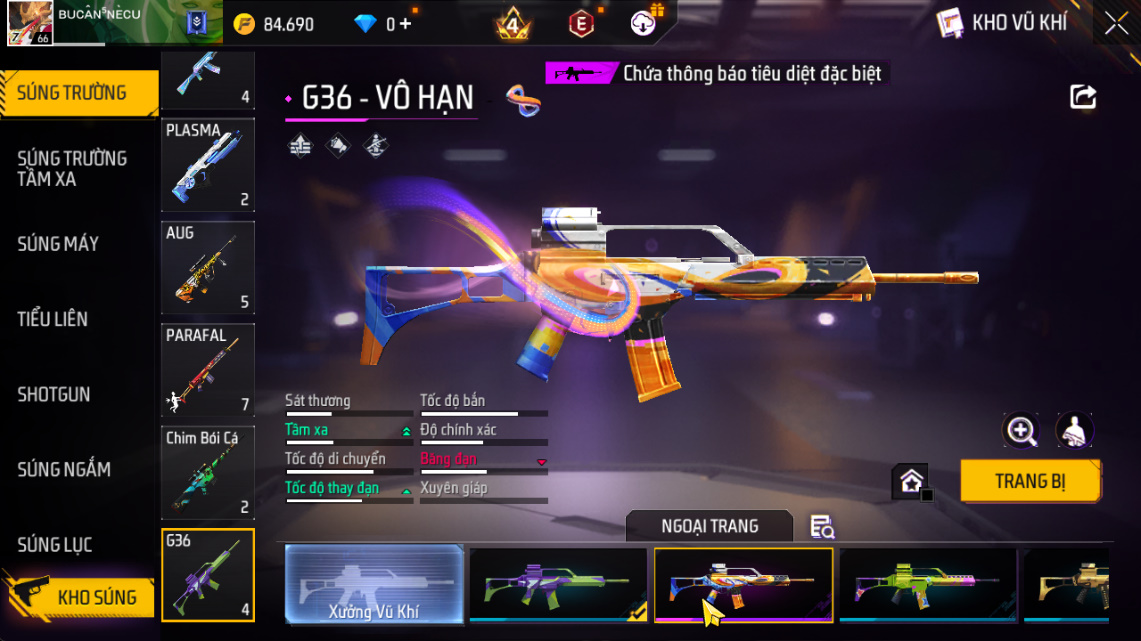
Task: Equip the skin with Trang Bị button
Action: click(1030, 481)
